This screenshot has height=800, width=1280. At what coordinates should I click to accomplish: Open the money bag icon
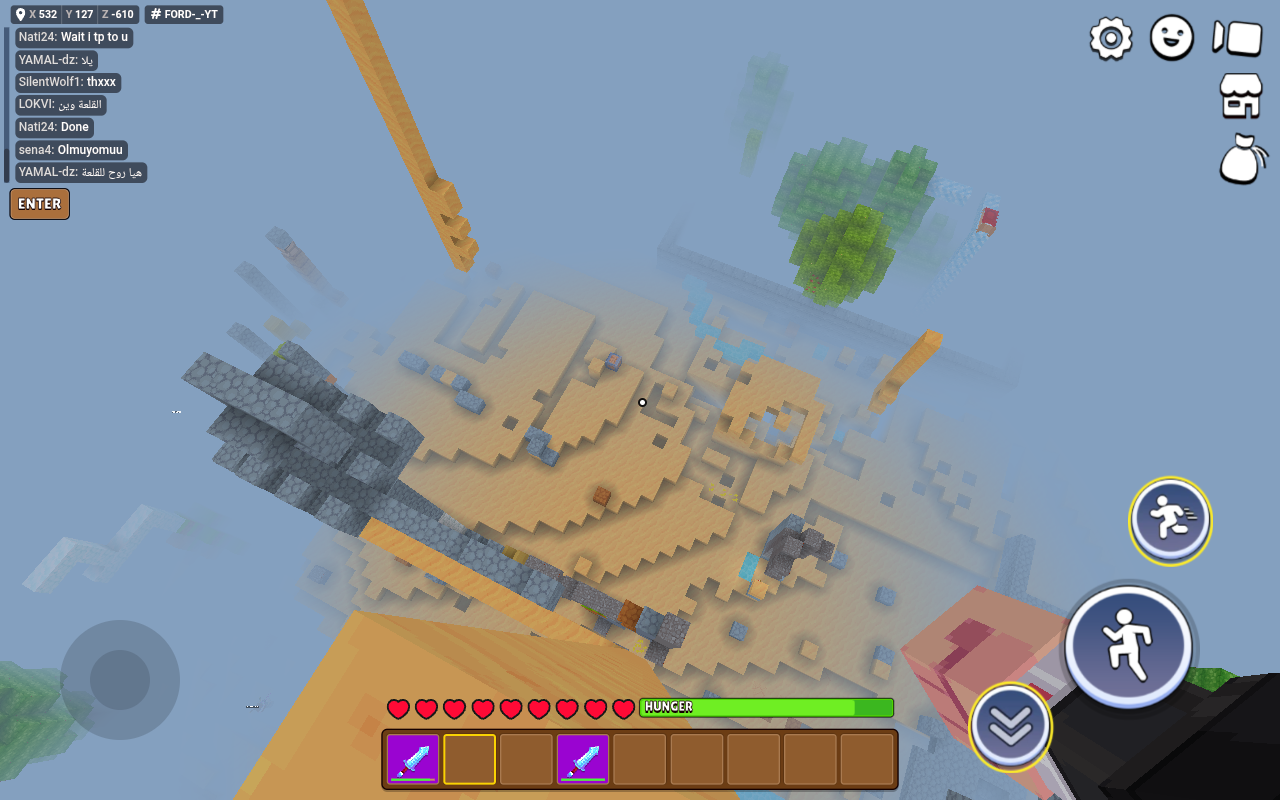pos(1241,159)
